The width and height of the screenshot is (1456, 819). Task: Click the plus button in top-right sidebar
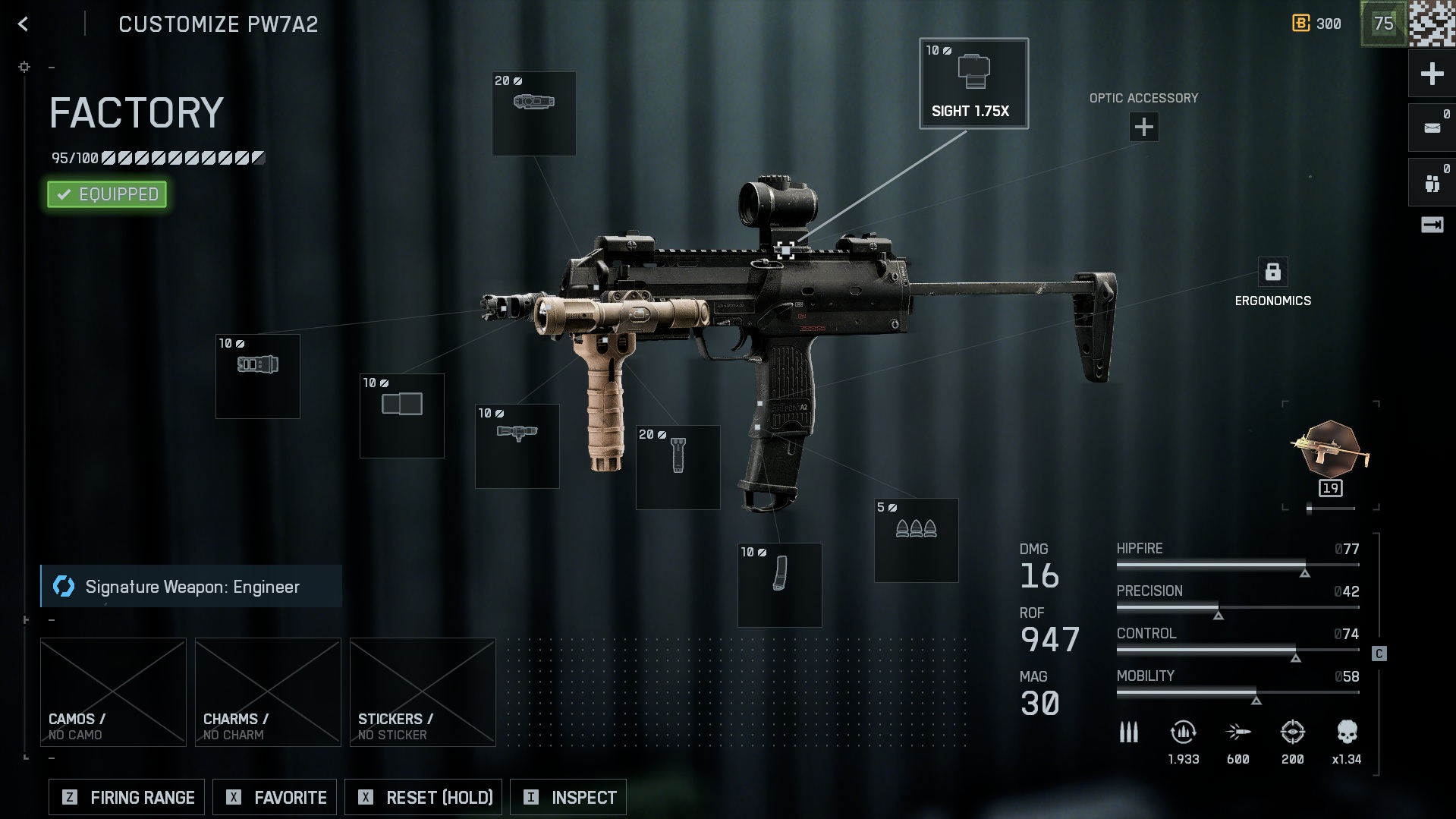(x=1432, y=74)
